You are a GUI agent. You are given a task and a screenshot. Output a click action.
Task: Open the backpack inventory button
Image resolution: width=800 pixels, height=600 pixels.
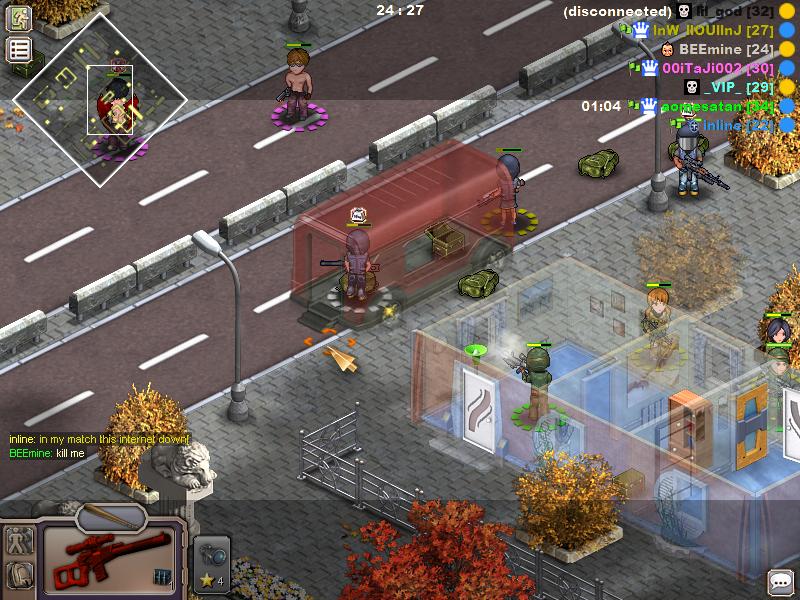(x=19, y=576)
